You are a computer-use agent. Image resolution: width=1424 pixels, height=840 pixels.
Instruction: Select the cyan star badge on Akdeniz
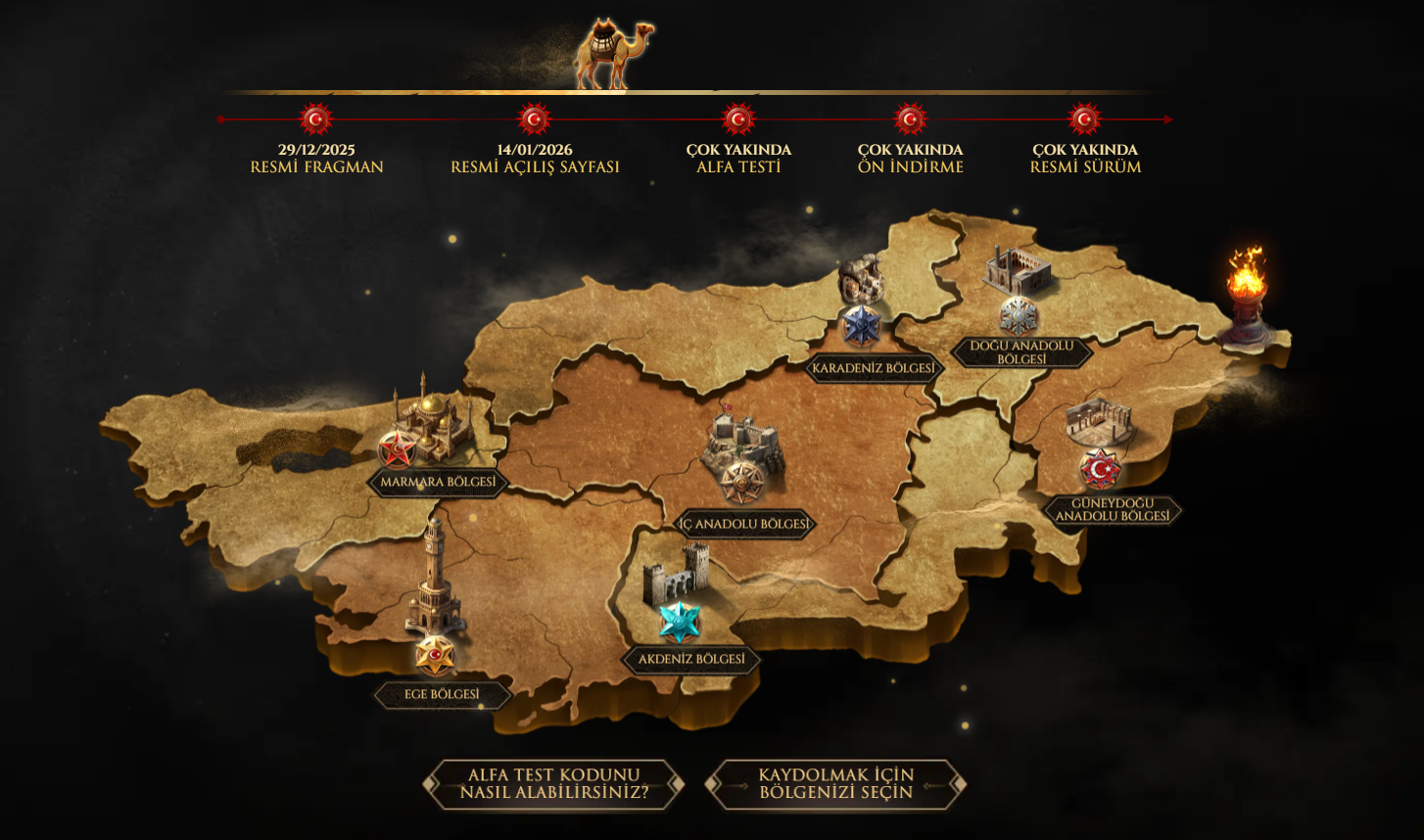point(679,622)
